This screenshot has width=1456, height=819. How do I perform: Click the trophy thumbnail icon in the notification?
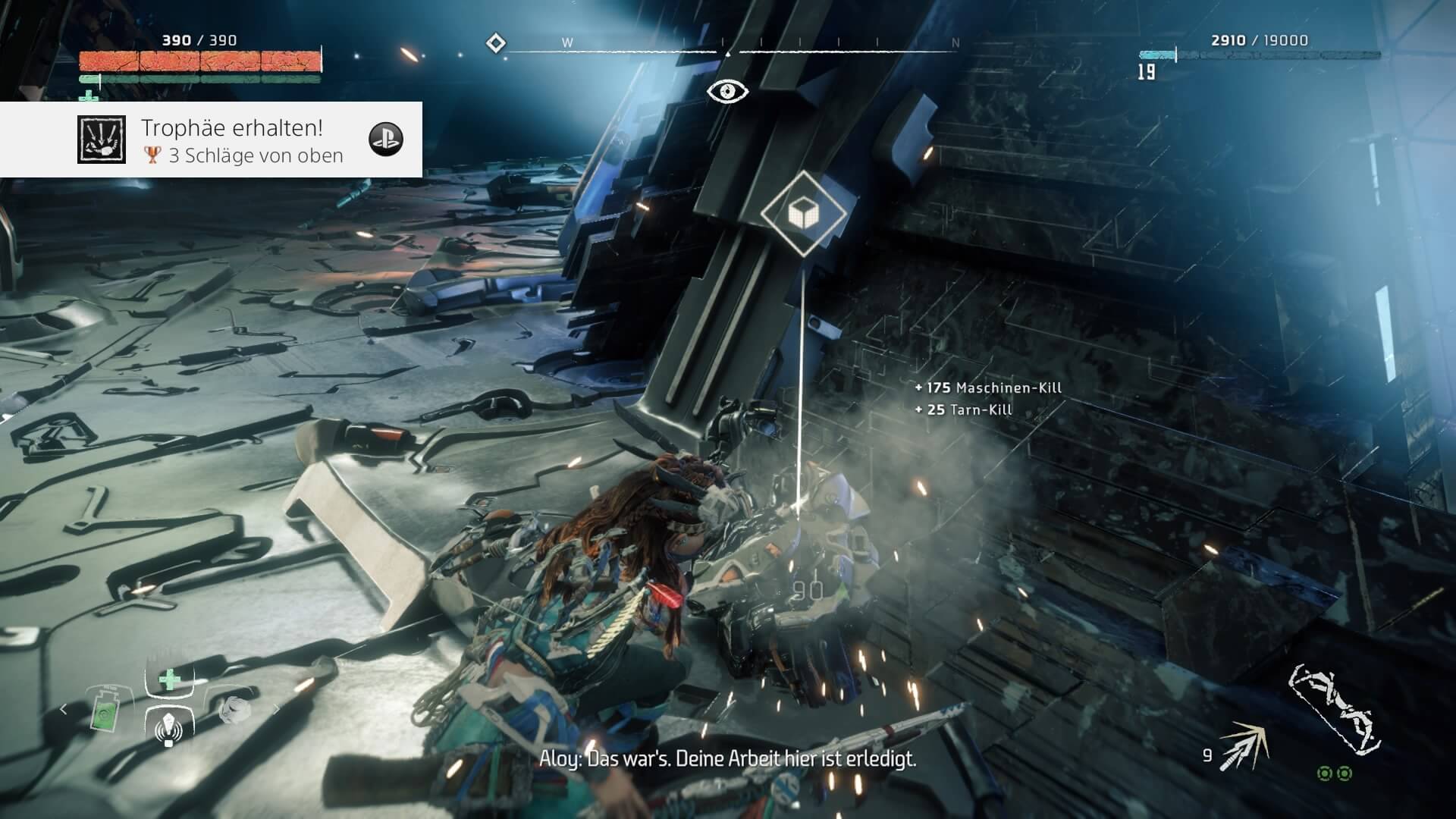(x=101, y=140)
